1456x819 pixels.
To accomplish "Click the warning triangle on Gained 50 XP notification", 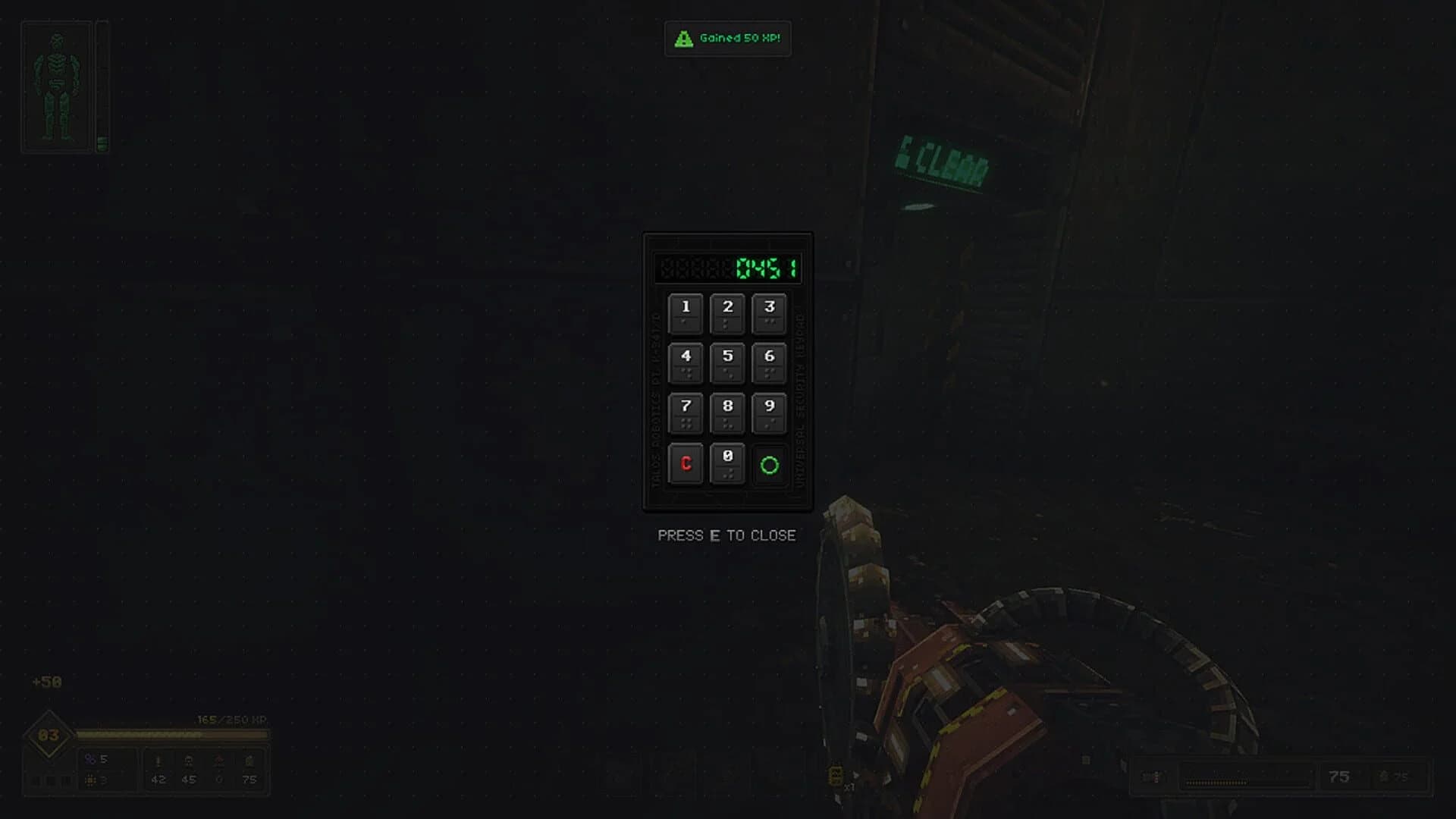I will 683,39.
